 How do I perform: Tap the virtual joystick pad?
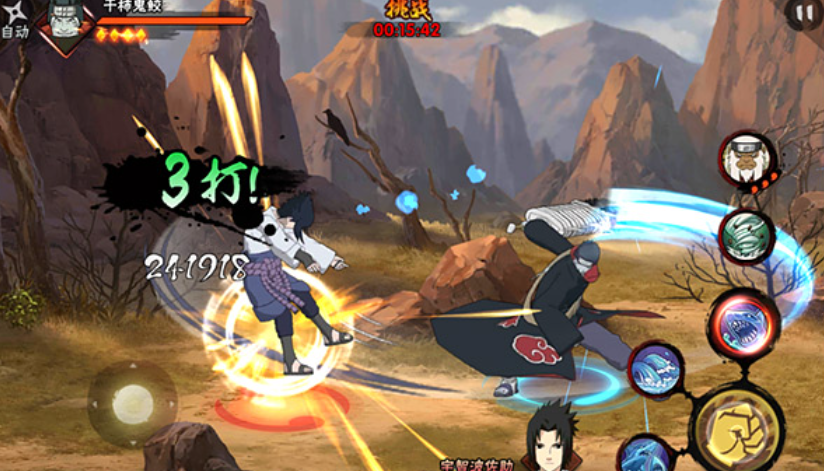[x=132, y=404]
